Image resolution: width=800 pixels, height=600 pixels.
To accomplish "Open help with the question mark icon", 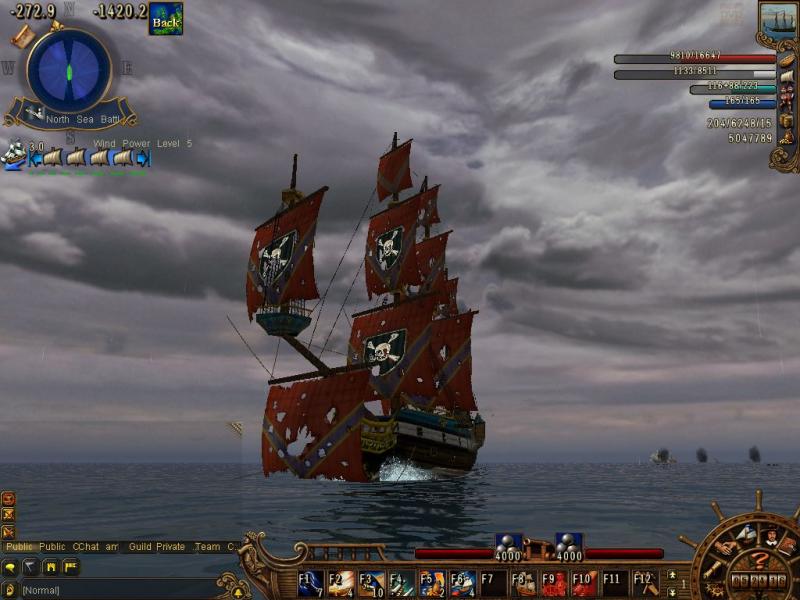I will [761, 560].
